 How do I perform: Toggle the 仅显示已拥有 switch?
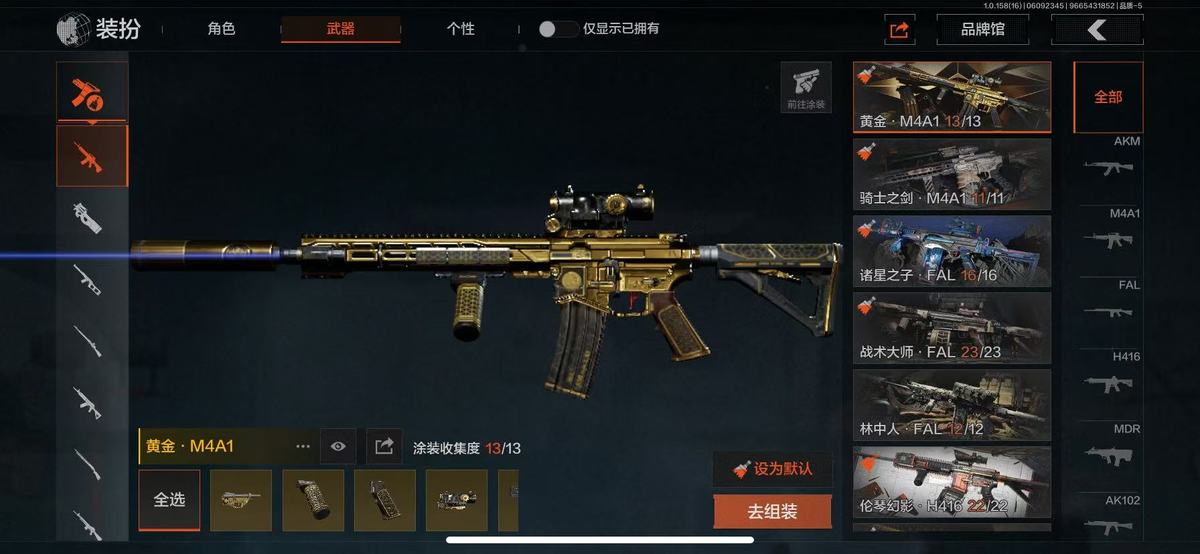(x=558, y=29)
